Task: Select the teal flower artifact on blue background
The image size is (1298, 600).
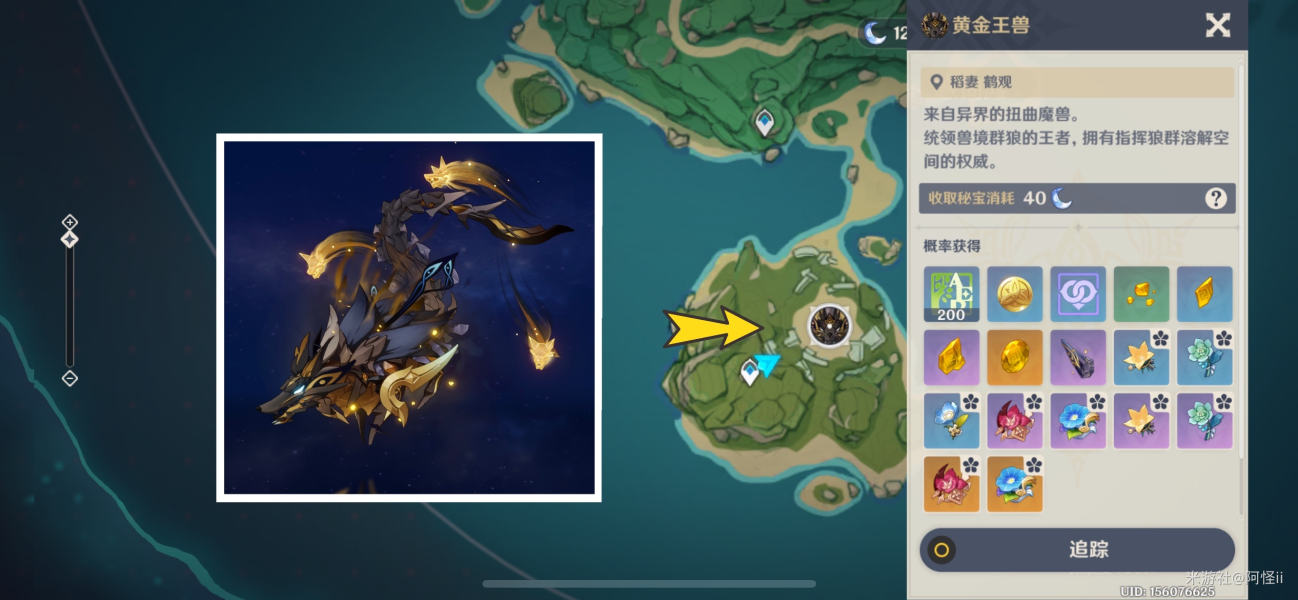Action: coord(1204,358)
